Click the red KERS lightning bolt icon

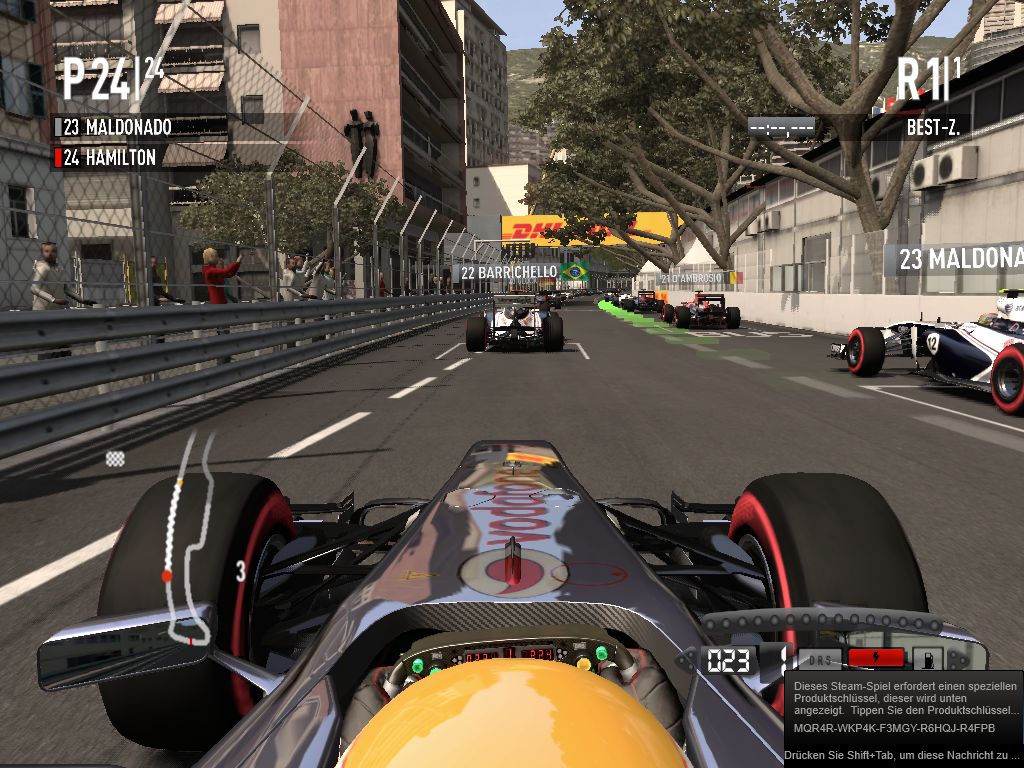click(876, 658)
